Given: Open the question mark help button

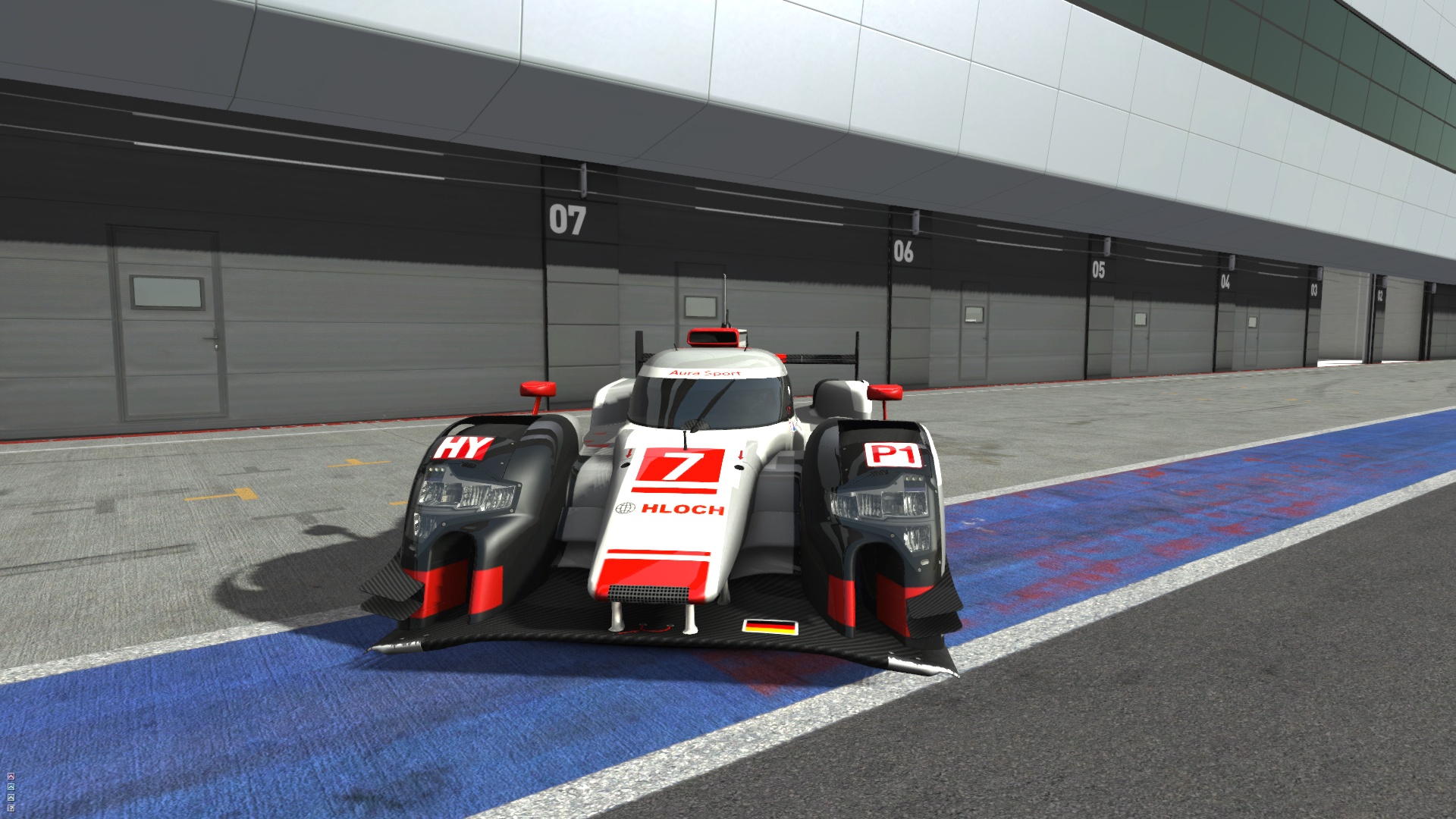Looking at the screenshot, I should pos(11,808).
